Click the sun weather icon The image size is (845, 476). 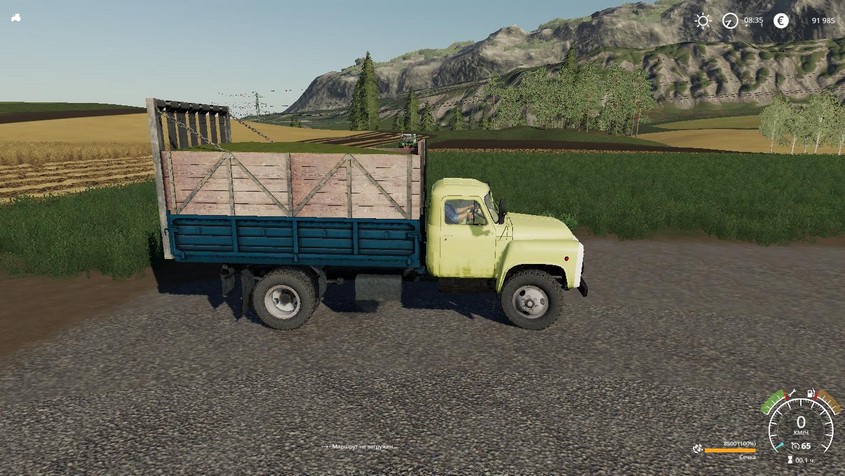coord(703,21)
